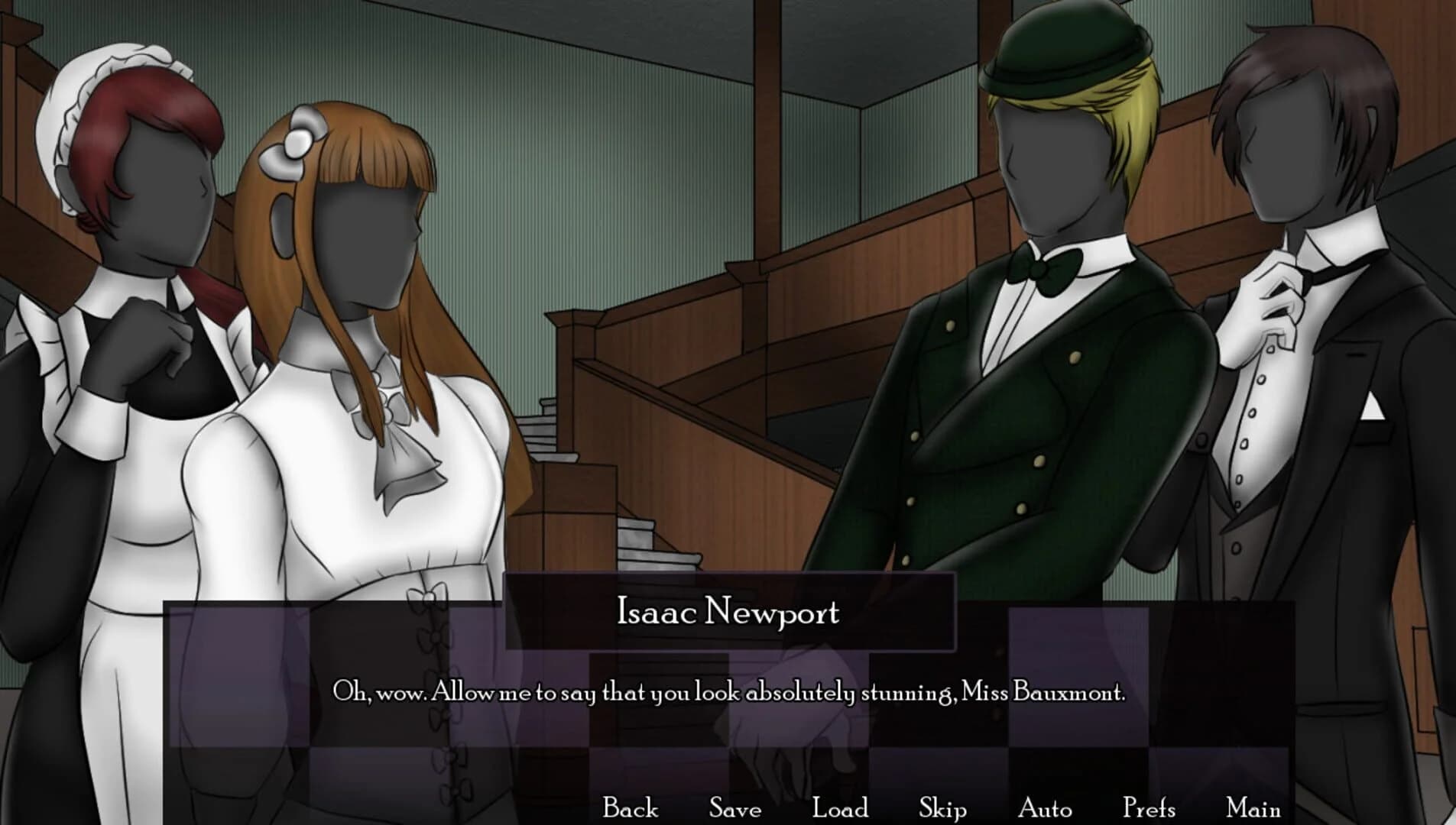Click the Isaac Newport name box

pos(728,611)
